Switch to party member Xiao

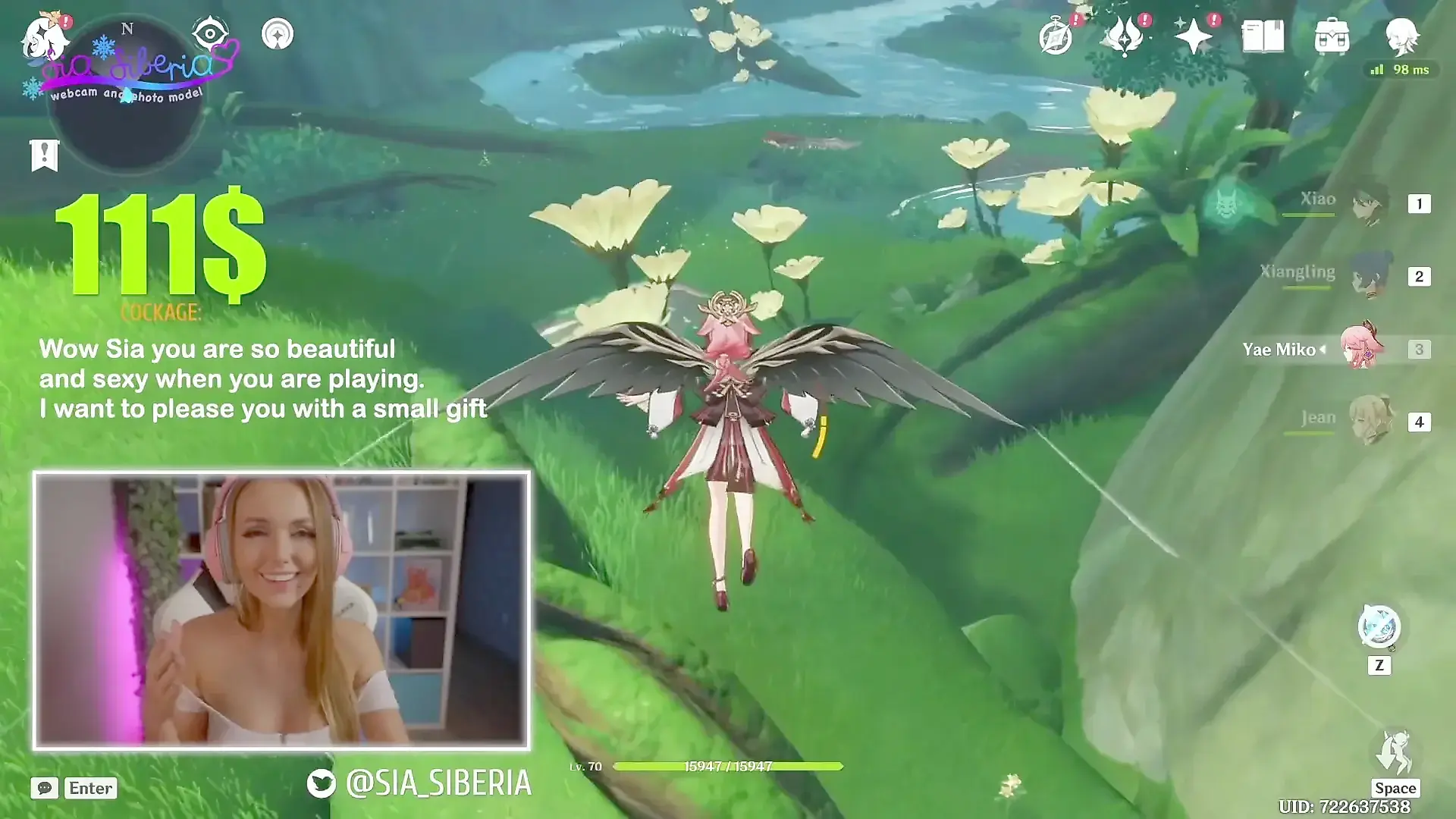(x=1370, y=203)
